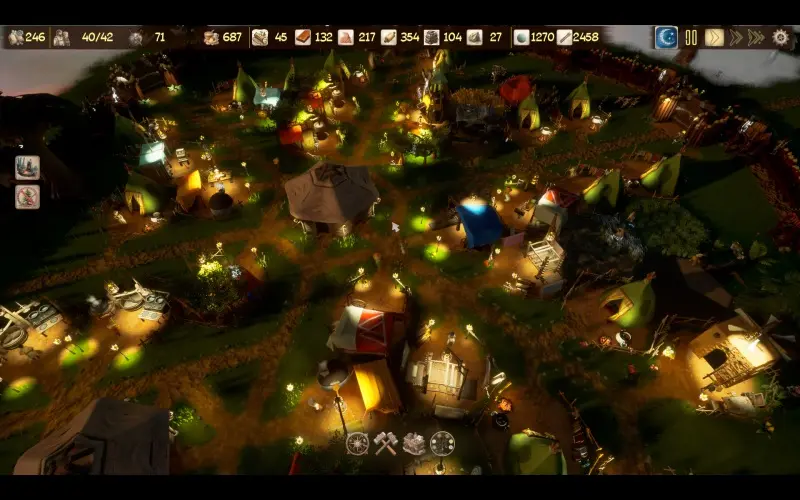Click the dotted circle toolbar icon

pos(442,443)
